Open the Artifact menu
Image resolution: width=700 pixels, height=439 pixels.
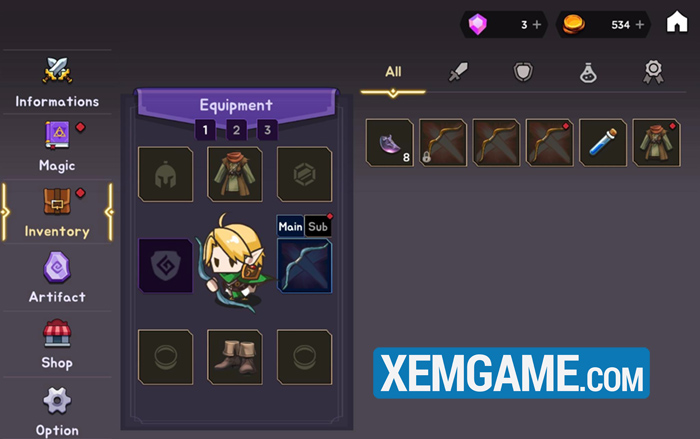(x=56, y=278)
